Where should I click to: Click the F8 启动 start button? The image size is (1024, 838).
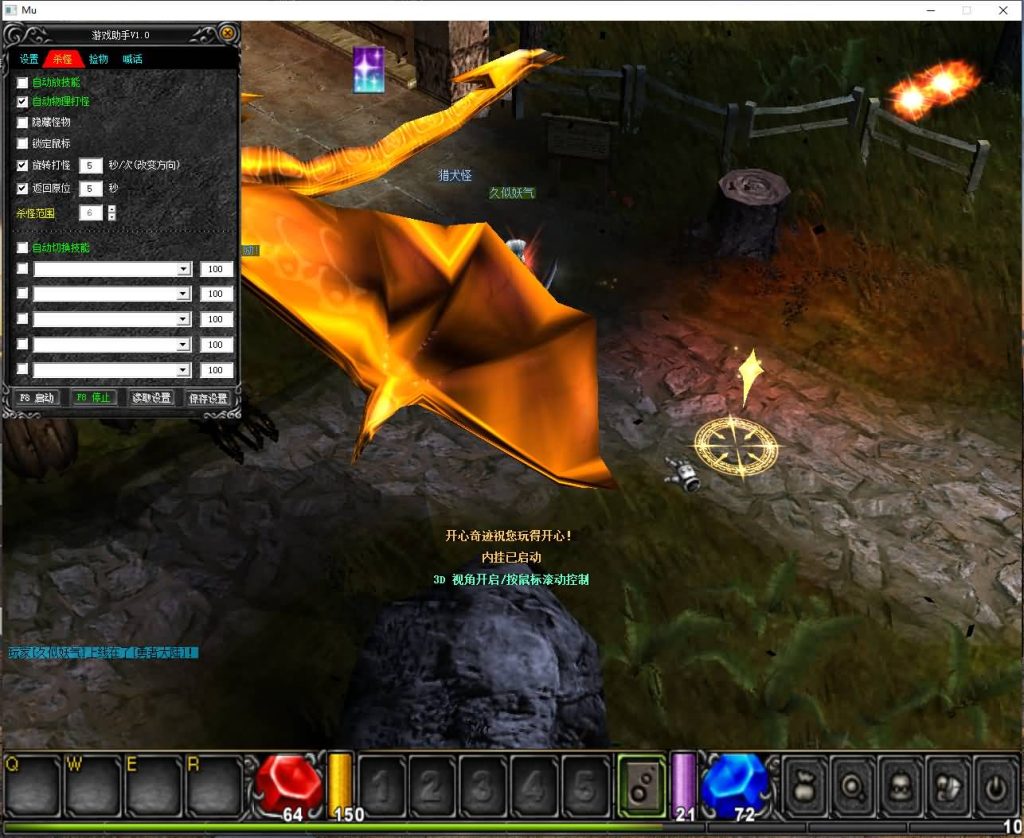pyautogui.click(x=37, y=398)
